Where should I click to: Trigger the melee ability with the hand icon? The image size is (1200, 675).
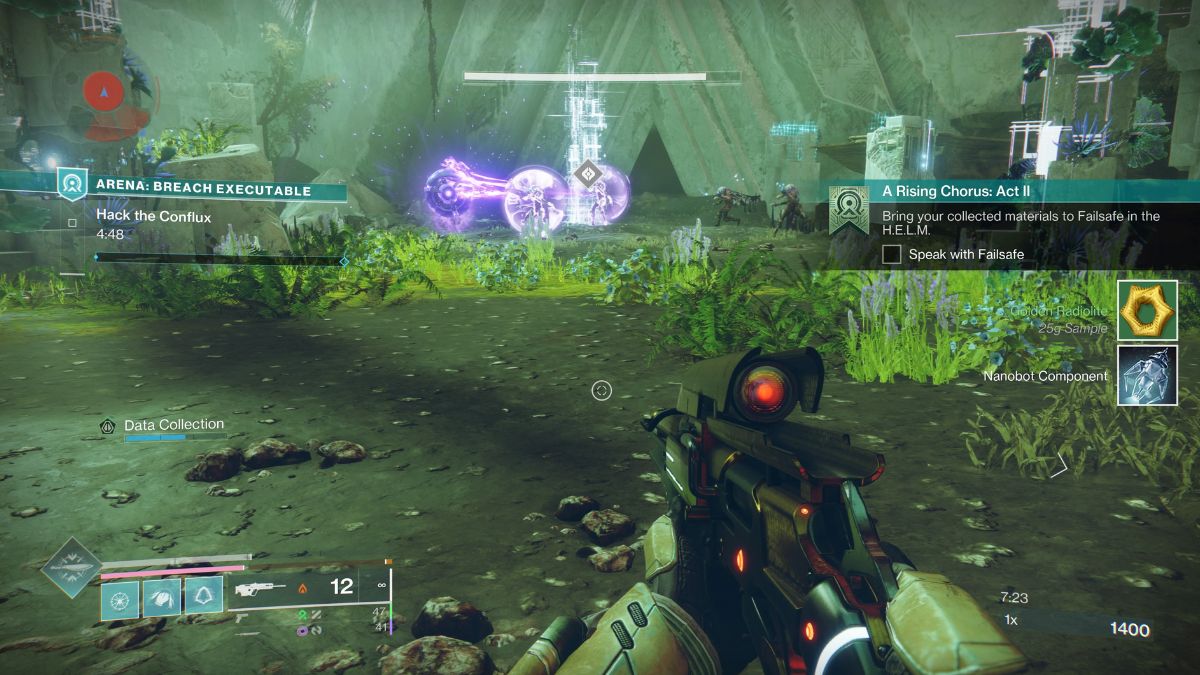tap(161, 598)
